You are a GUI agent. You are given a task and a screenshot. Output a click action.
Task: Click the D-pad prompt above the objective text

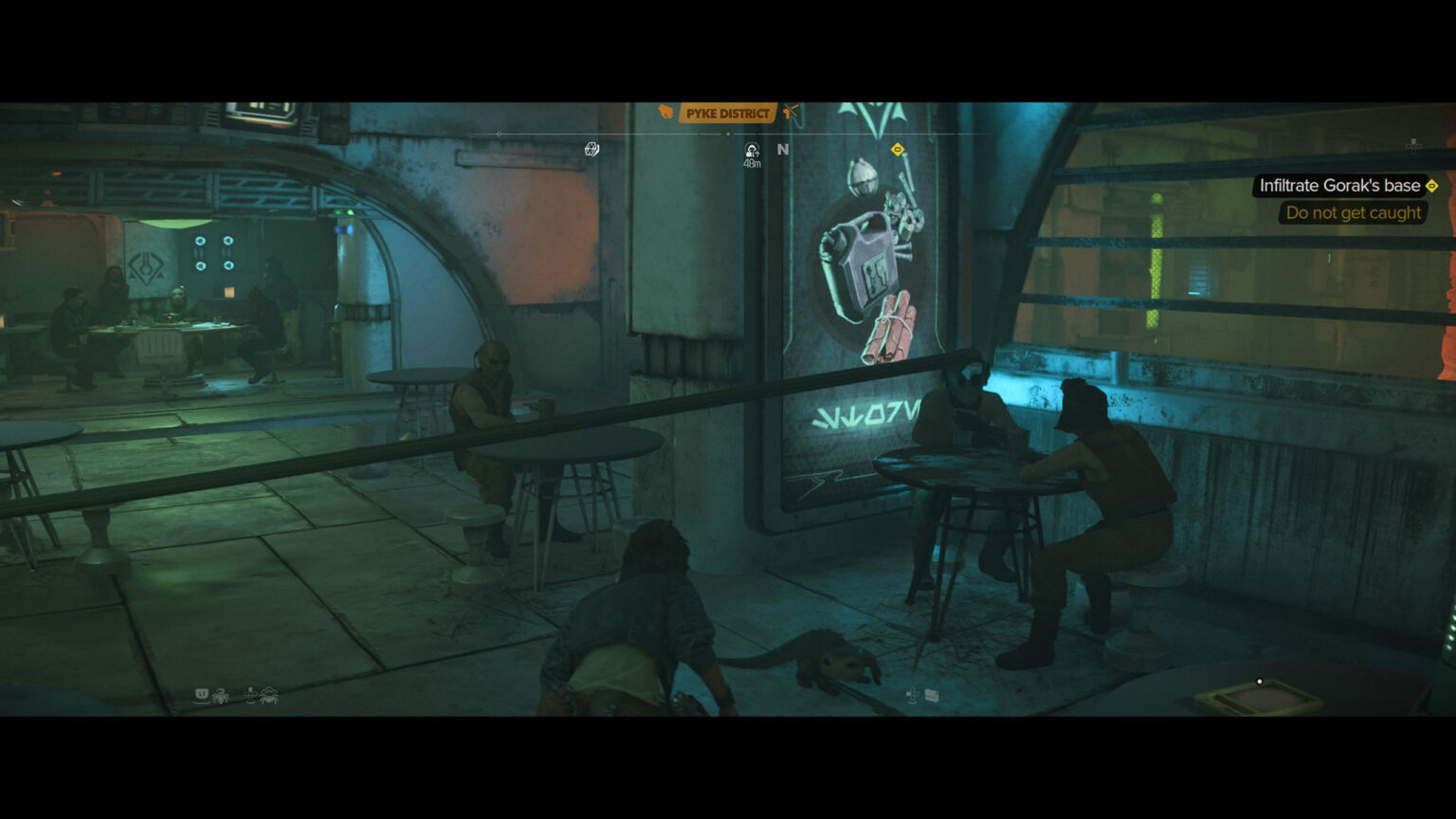1411,144
